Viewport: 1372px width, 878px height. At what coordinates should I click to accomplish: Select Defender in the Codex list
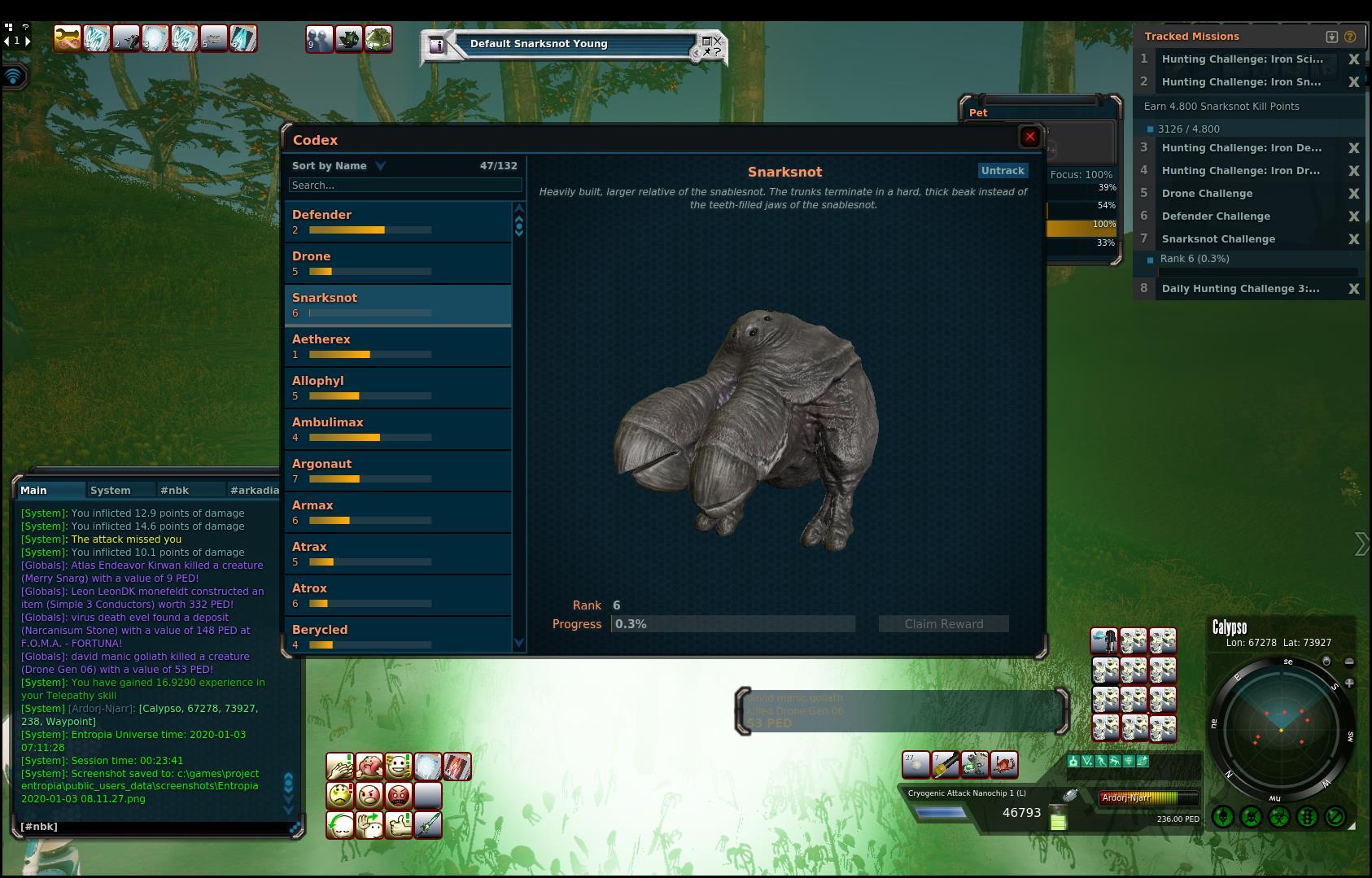(398, 221)
